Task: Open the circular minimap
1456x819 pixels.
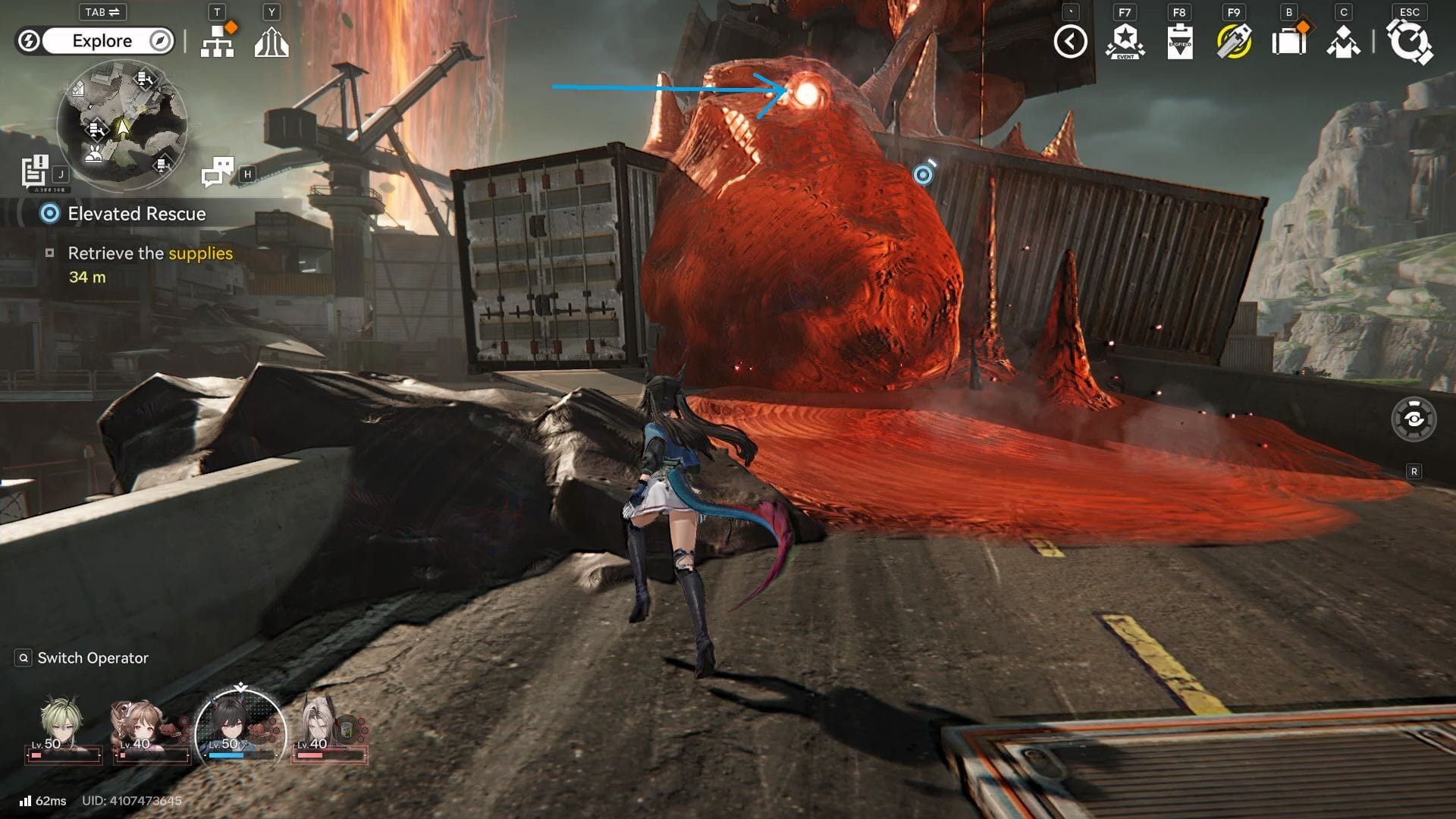Action: [x=122, y=125]
